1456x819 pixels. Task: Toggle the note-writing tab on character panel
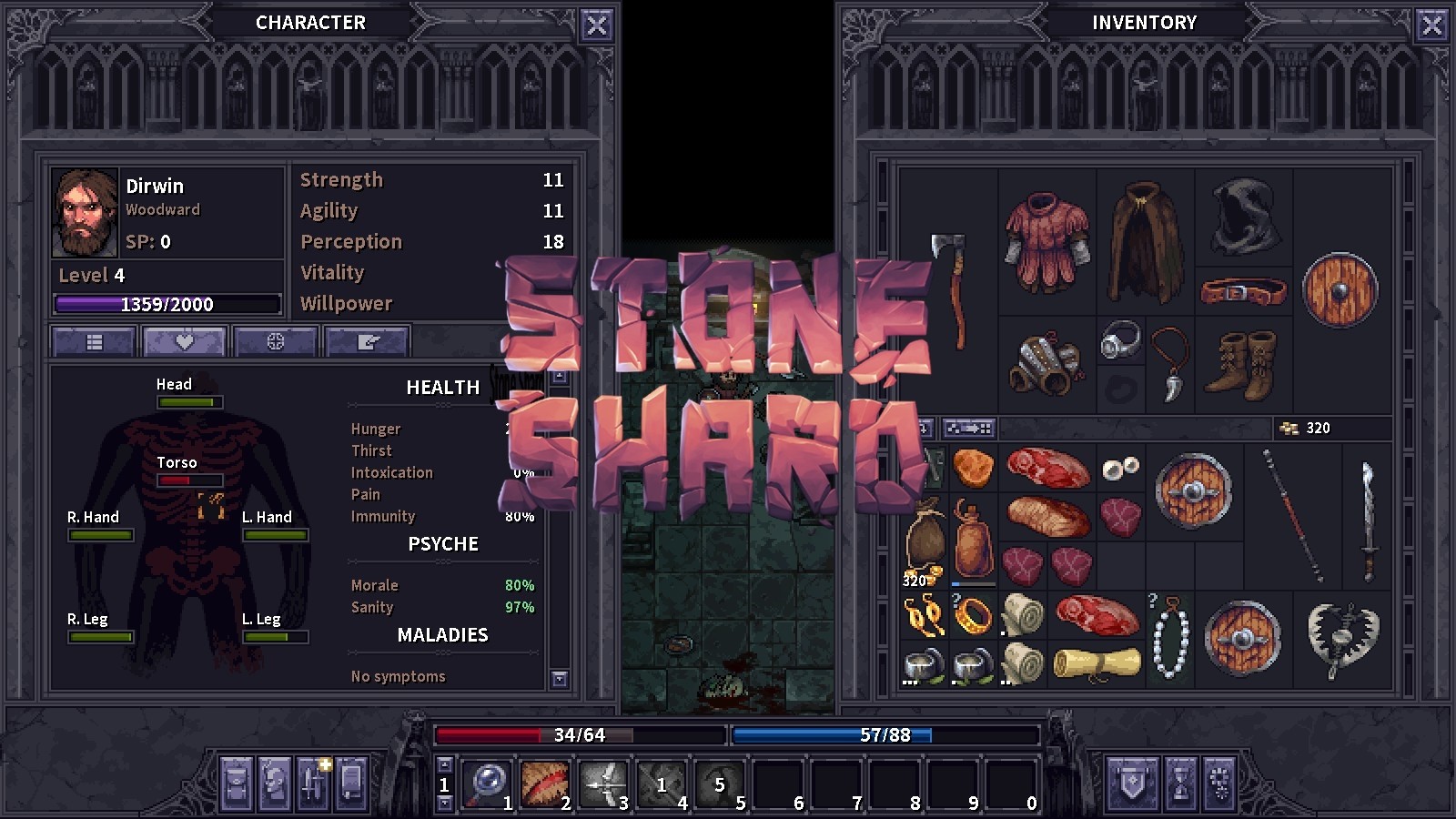pyautogui.click(x=368, y=341)
